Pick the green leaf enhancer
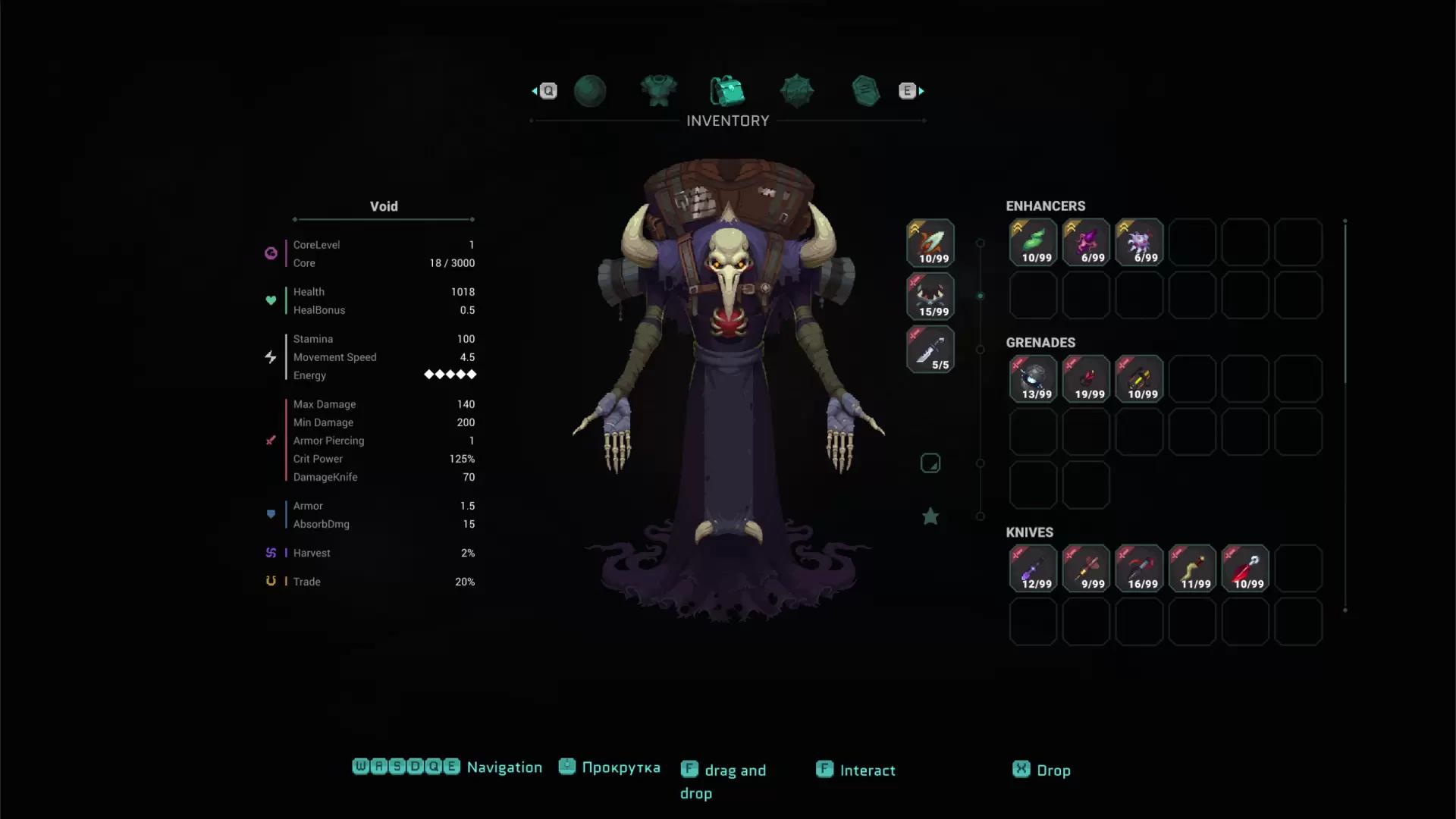1456x819 pixels. (1033, 243)
